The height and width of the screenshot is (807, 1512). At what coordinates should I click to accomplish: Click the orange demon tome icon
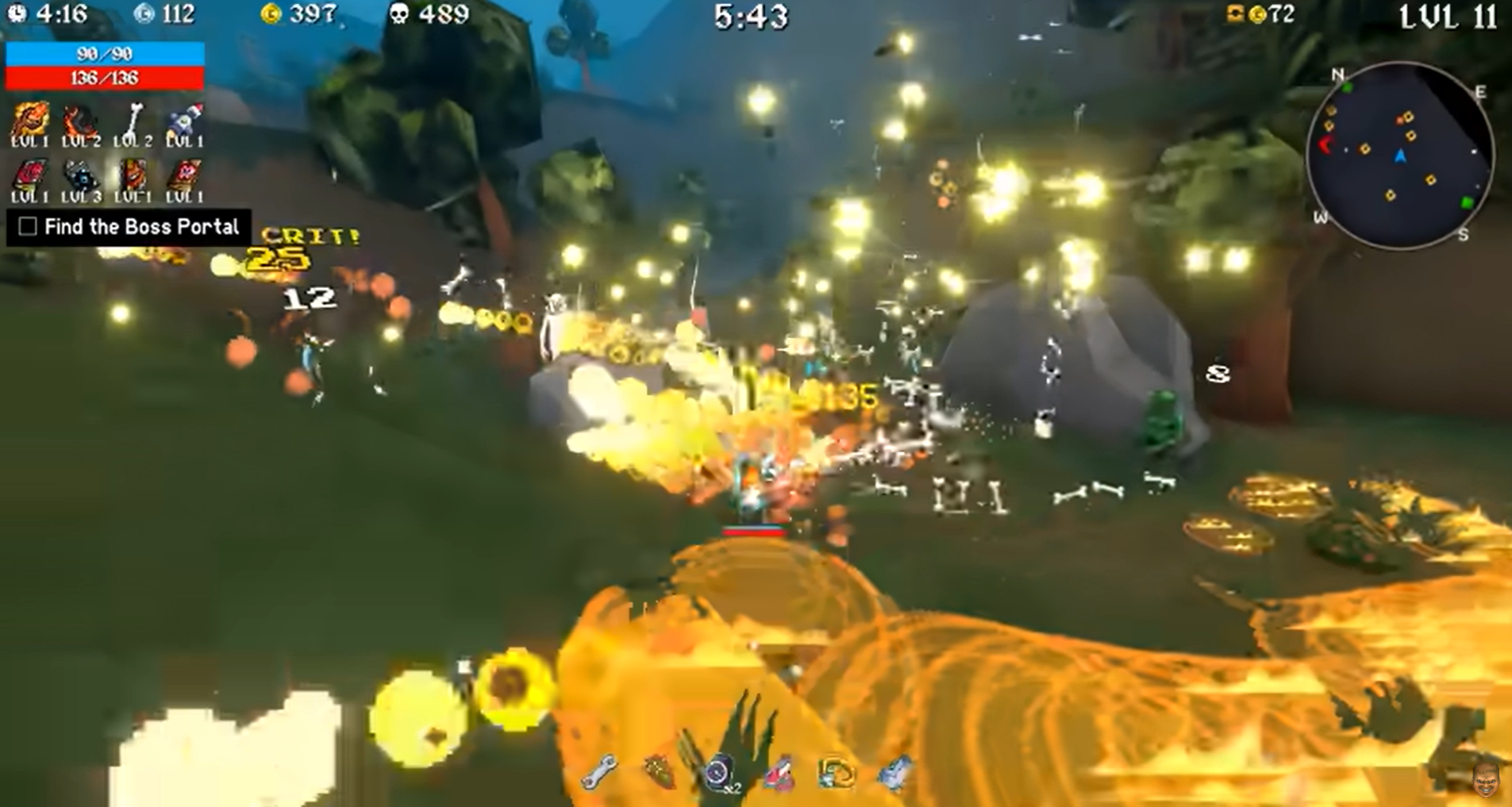133,175
